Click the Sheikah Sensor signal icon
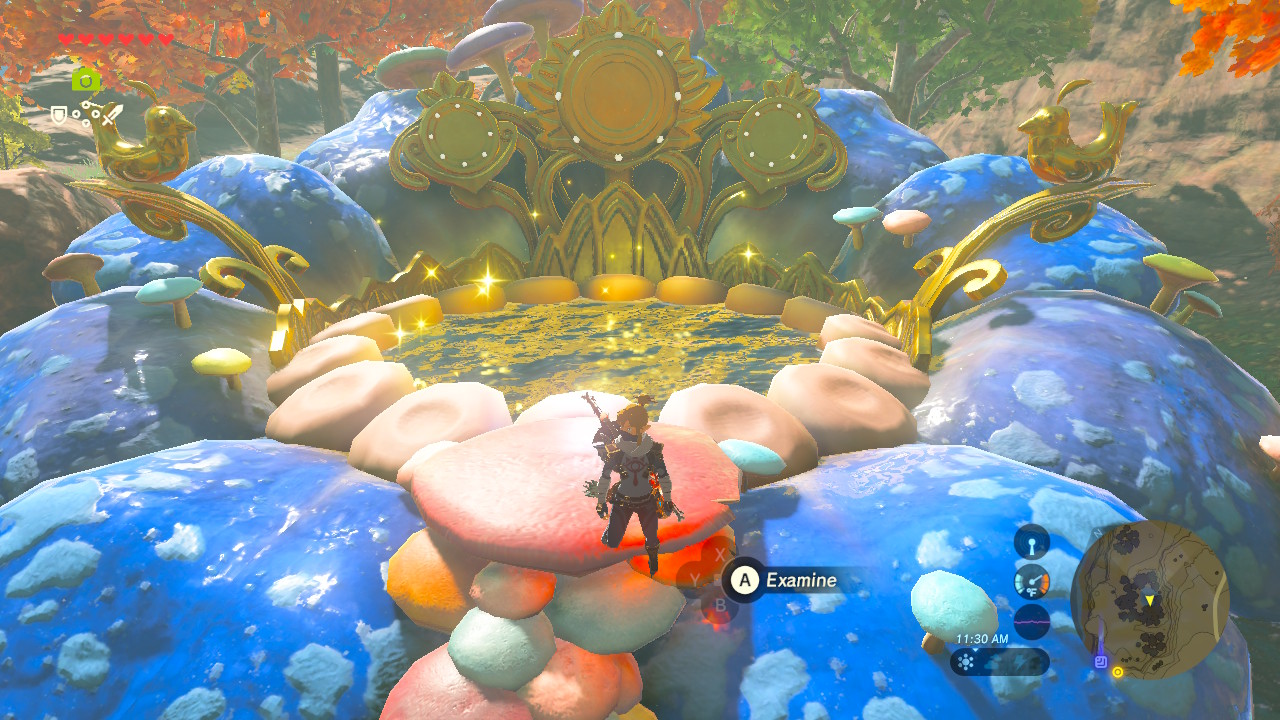 coord(1032,543)
